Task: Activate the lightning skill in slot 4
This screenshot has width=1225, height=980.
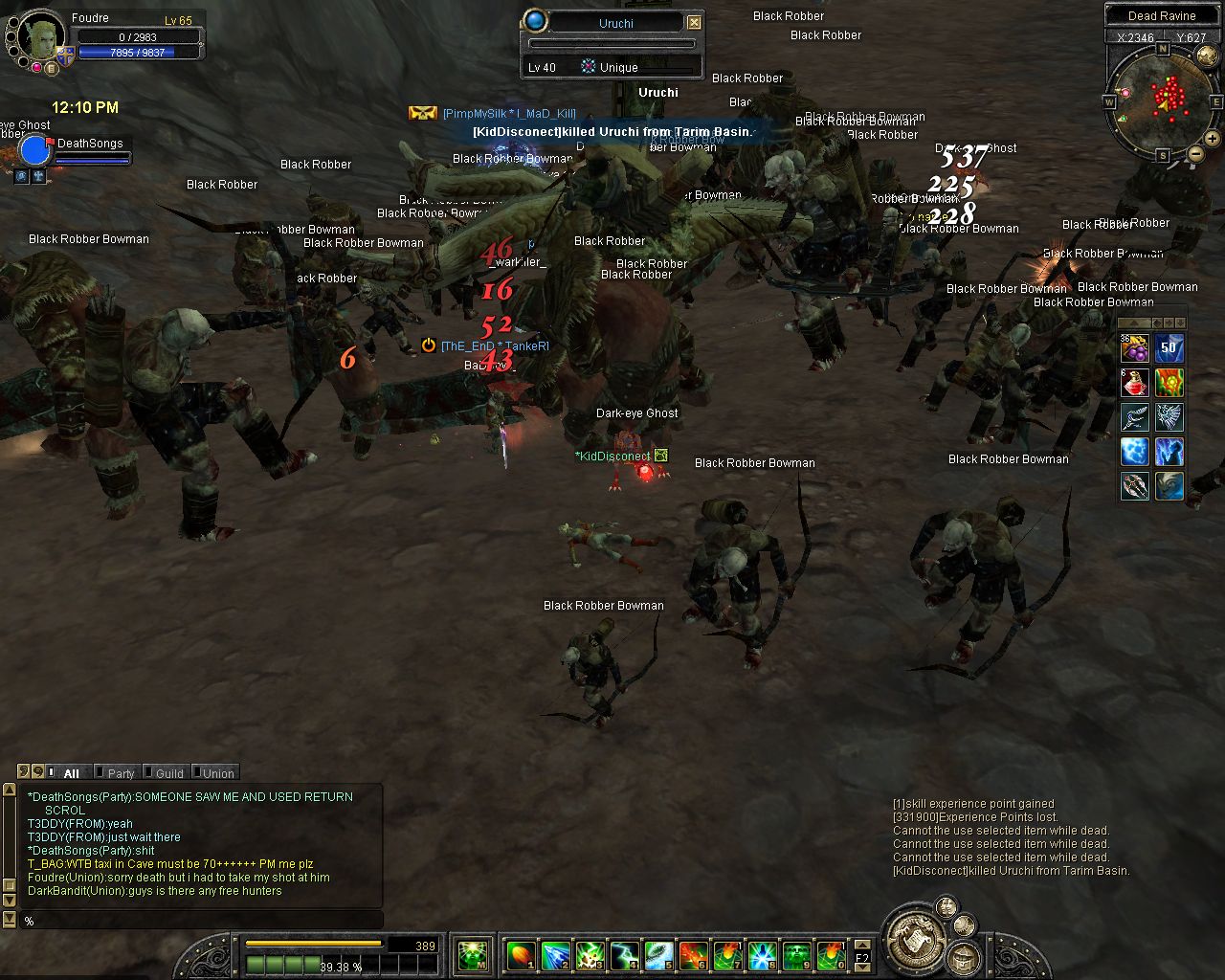Action: point(624,954)
